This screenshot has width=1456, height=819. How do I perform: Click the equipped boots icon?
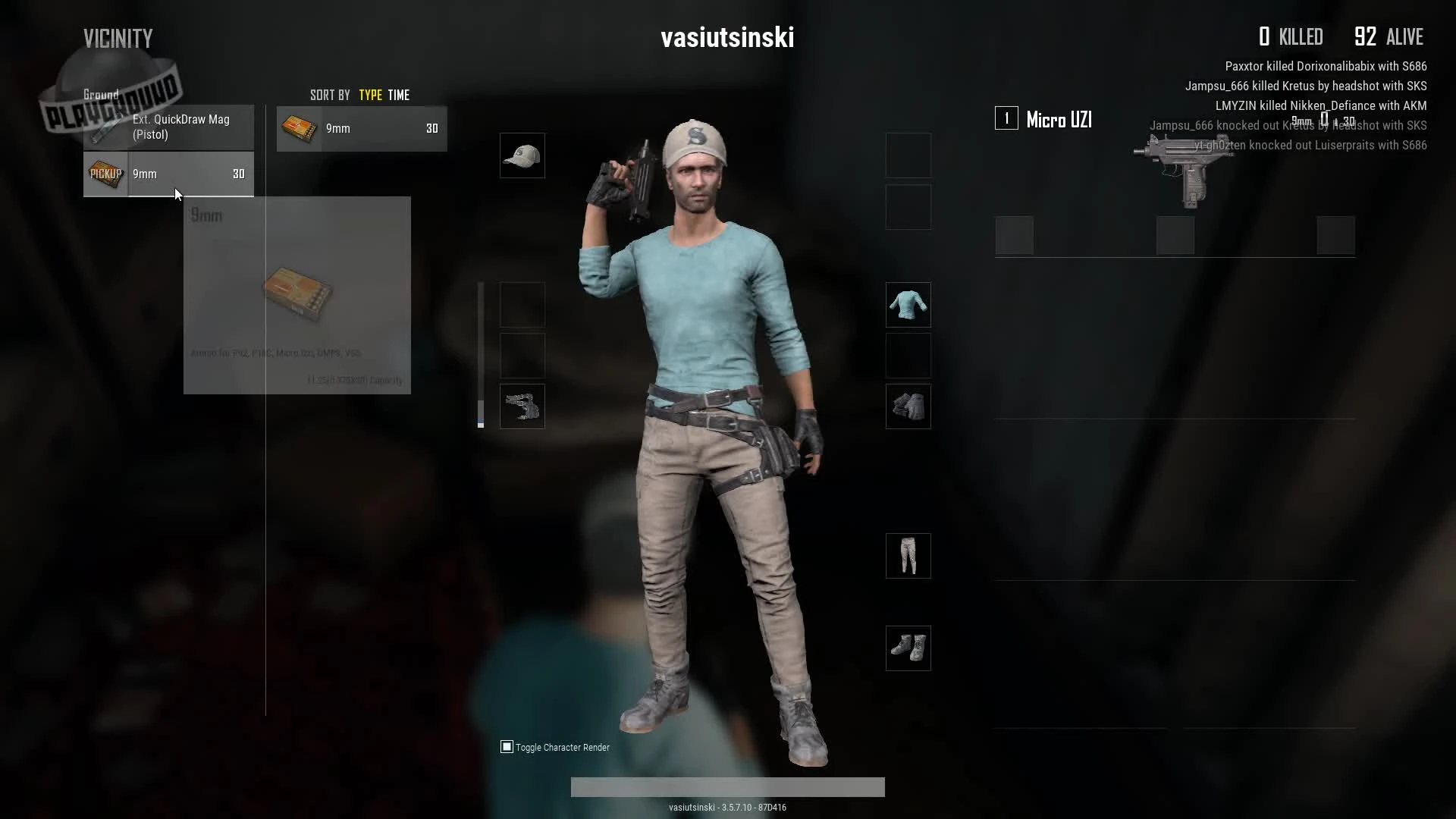[908, 648]
